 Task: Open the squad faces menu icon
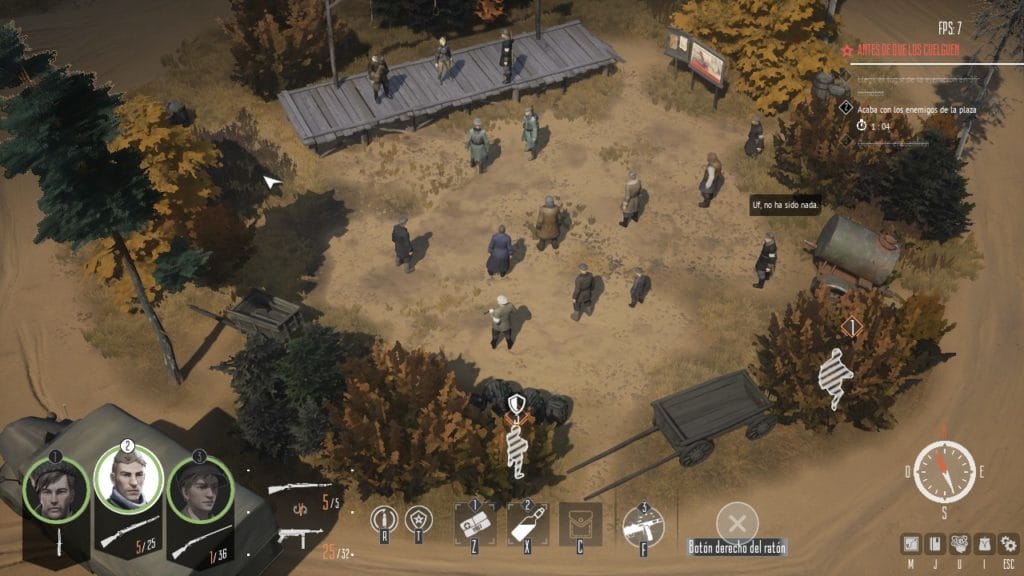coord(960,543)
